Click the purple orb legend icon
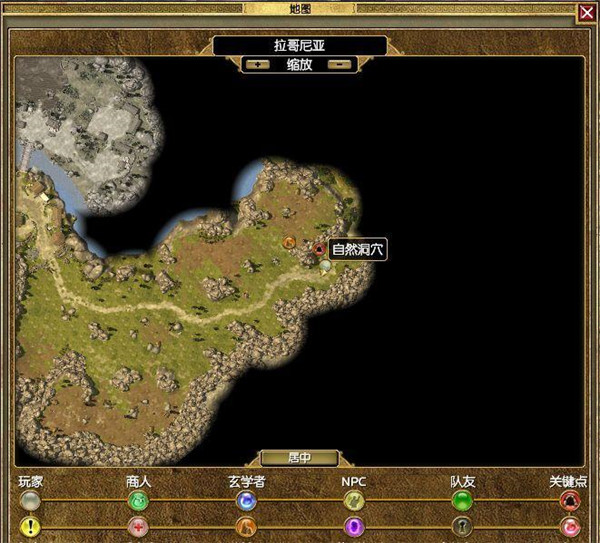 click(354, 525)
